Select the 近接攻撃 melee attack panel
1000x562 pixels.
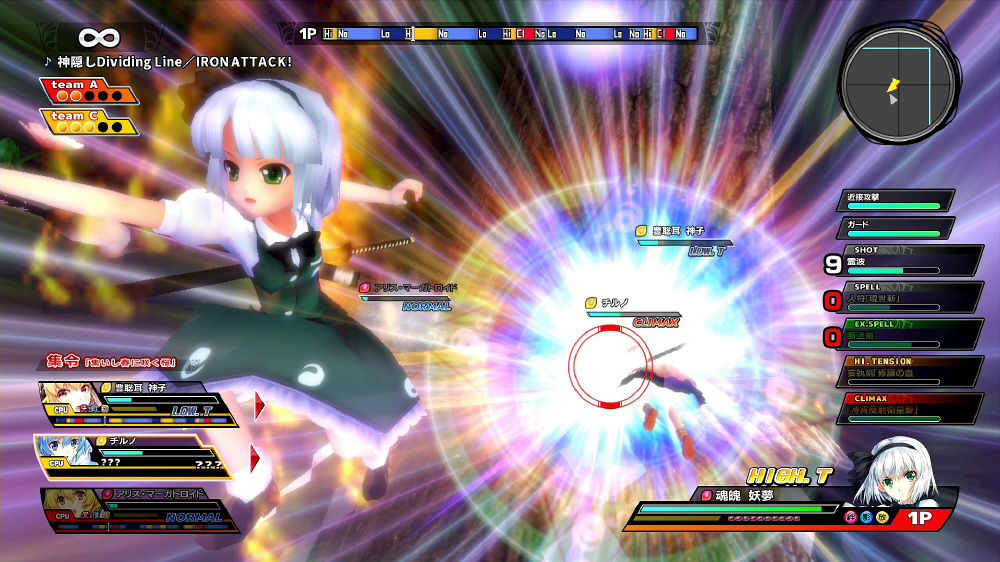point(895,201)
